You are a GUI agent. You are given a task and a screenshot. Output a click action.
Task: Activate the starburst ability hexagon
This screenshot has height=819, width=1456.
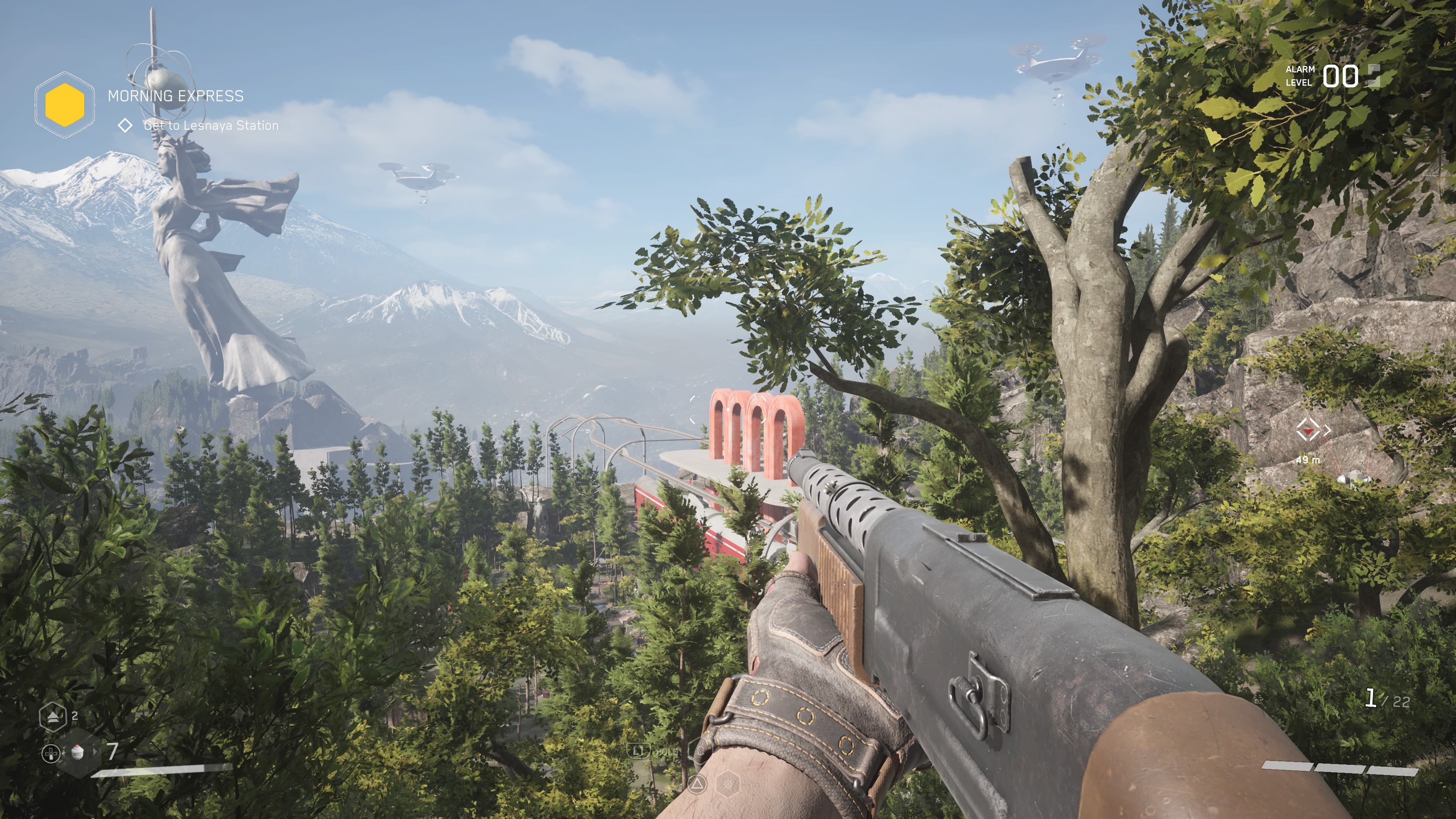pyautogui.click(x=728, y=784)
